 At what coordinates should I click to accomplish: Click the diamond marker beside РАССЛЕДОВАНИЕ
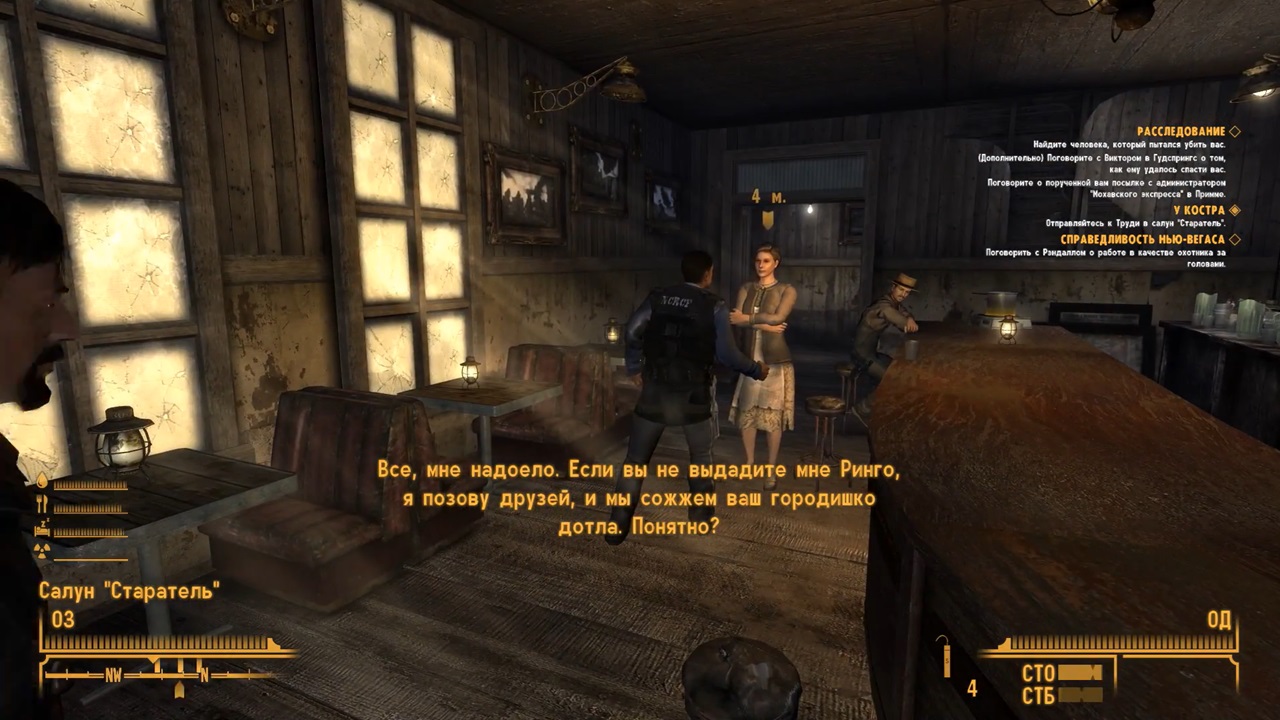tap(1235, 130)
